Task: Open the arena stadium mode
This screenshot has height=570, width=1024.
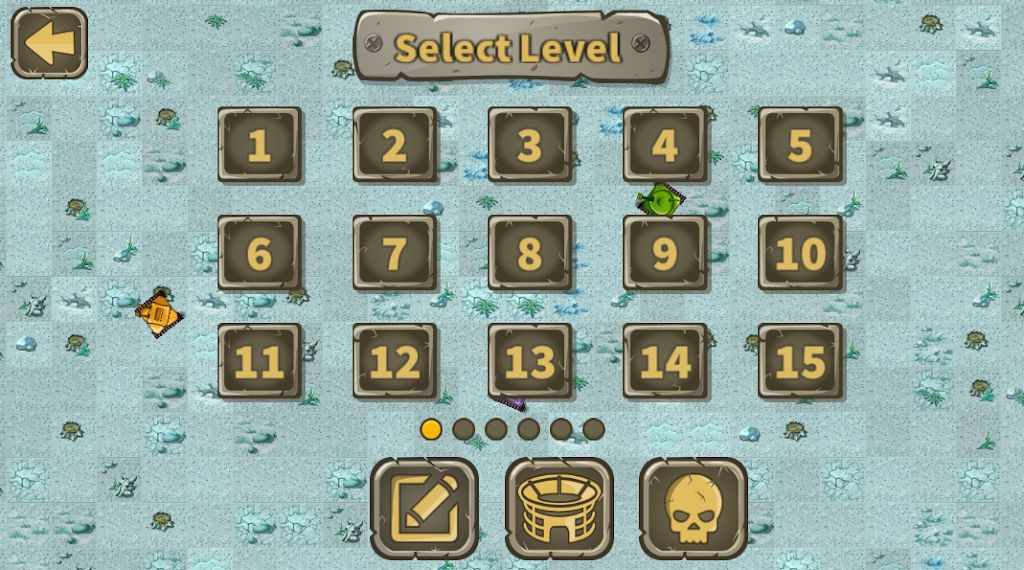Action: click(x=559, y=508)
